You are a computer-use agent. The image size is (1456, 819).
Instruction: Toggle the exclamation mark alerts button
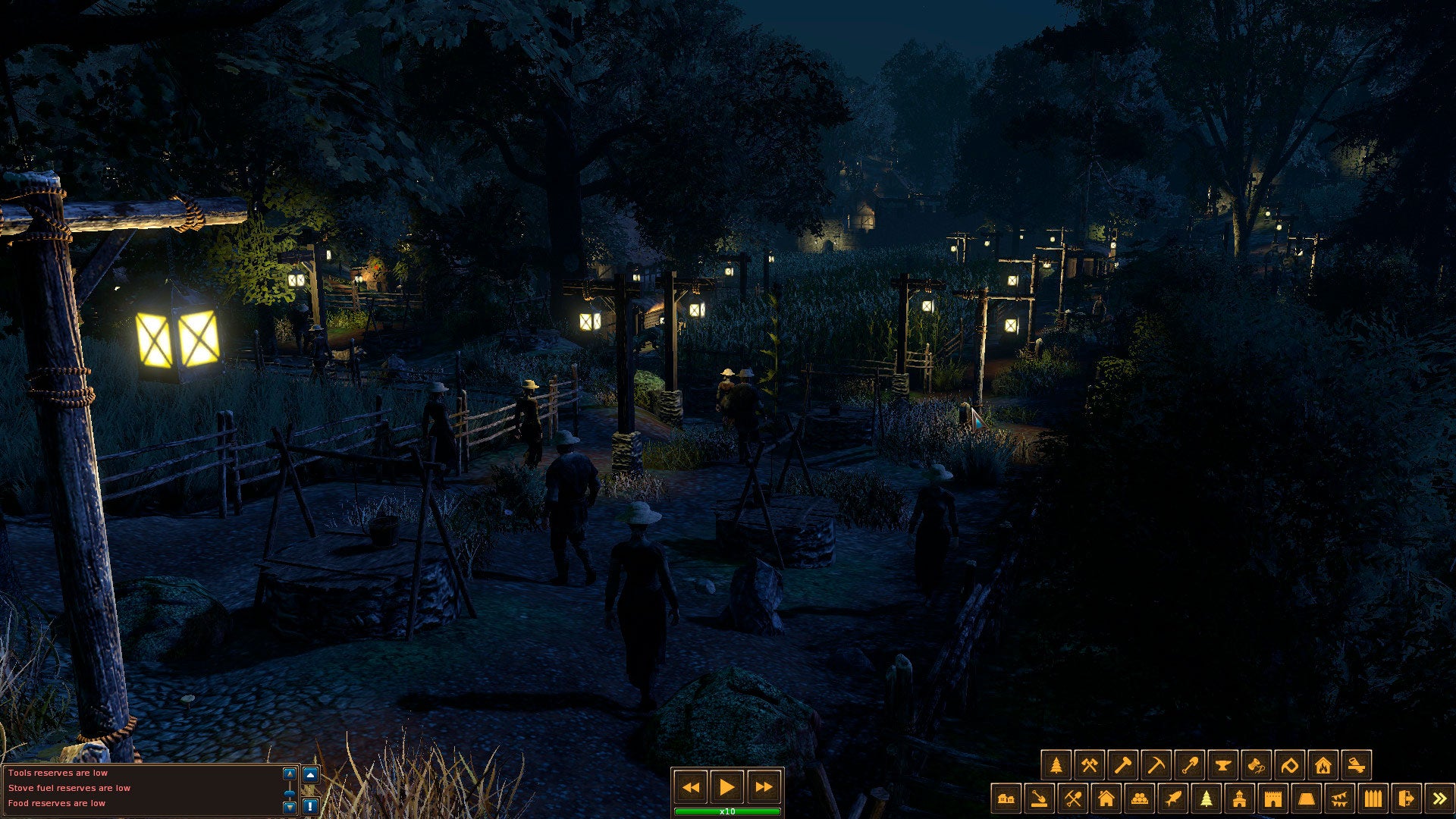pyautogui.click(x=310, y=805)
